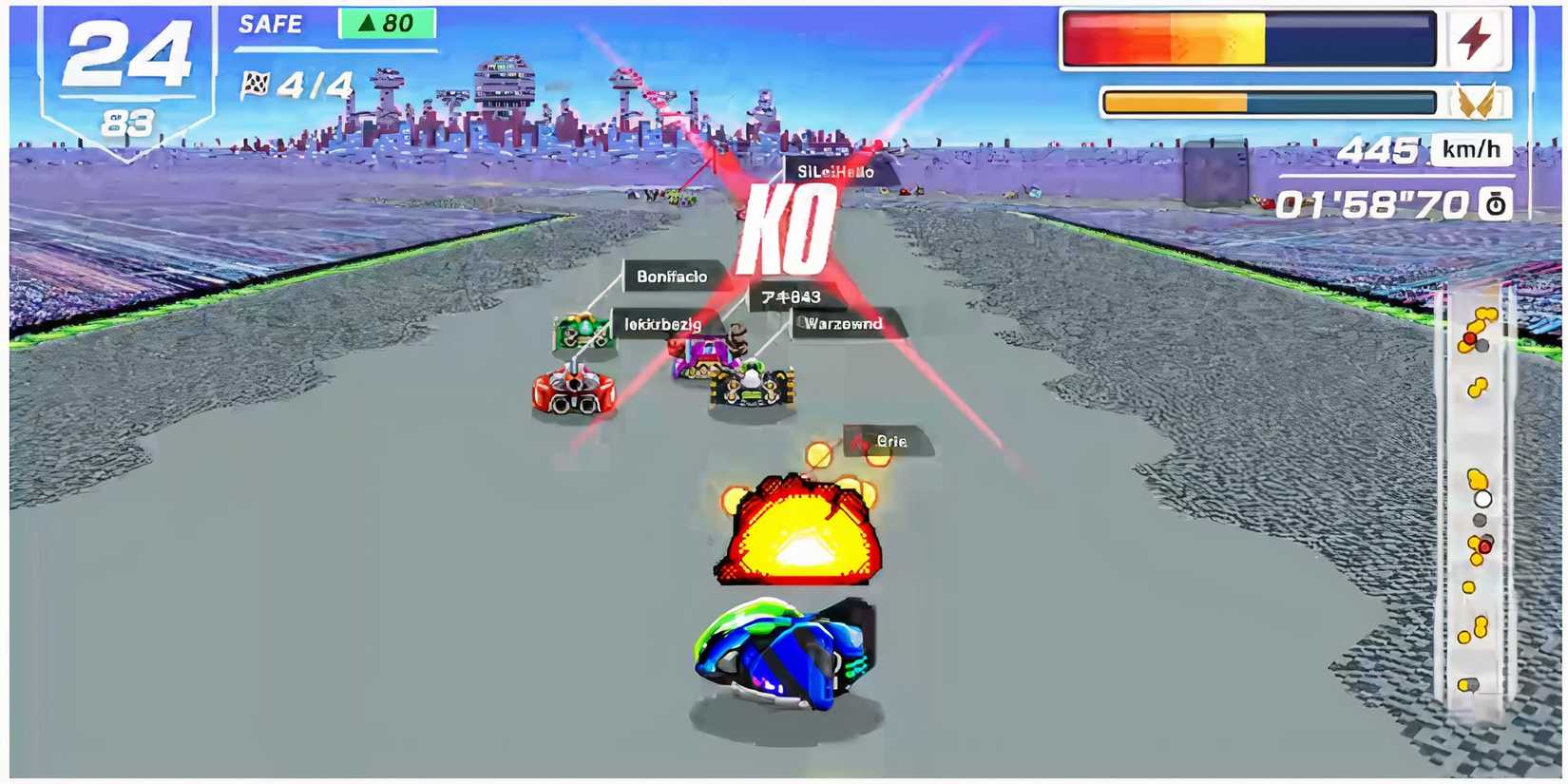Open the Warzewnd player tag
Screen dimensions: 1568x784
click(x=842, y=323)
